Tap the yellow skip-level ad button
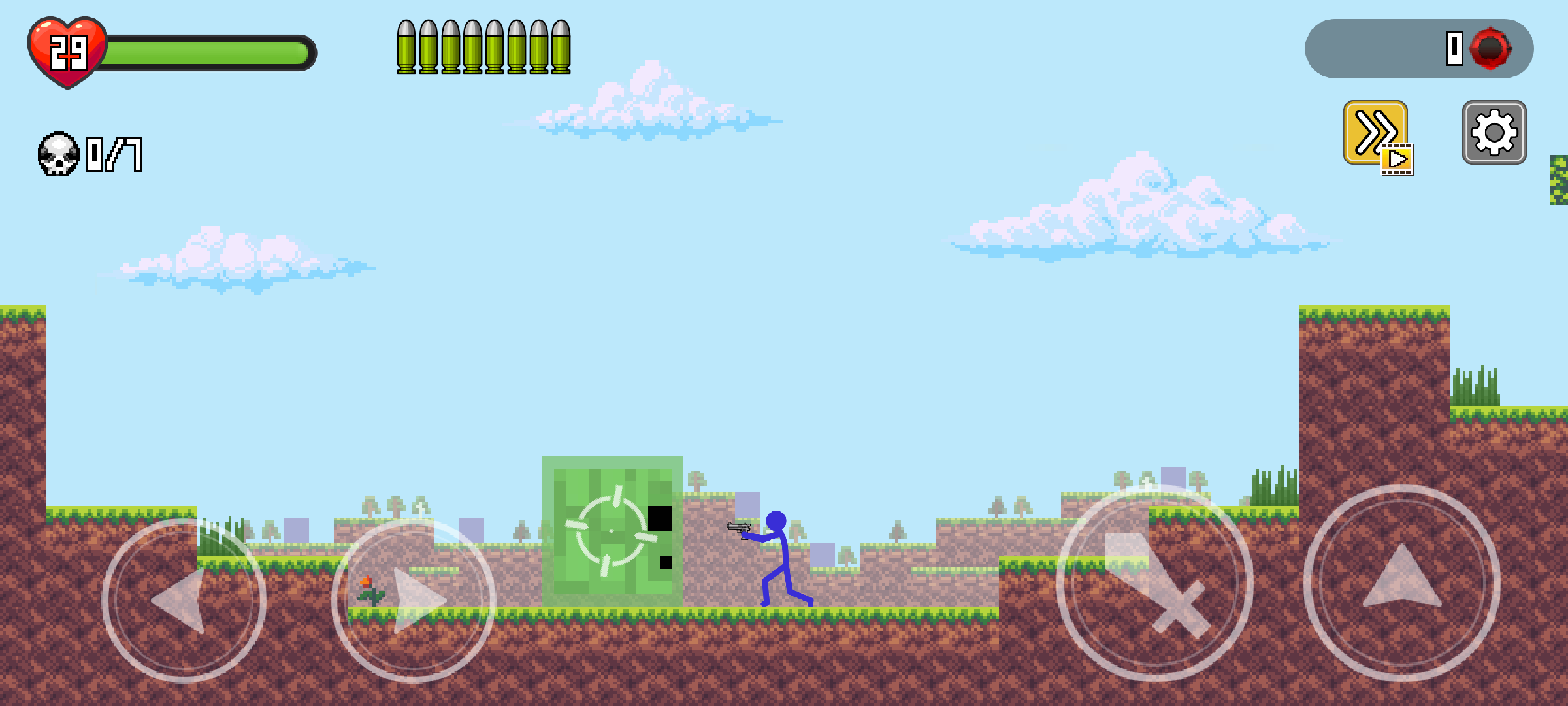The width and height of the screenshot is (1568, 706). pyautogui.click(x=1376, y=134)
